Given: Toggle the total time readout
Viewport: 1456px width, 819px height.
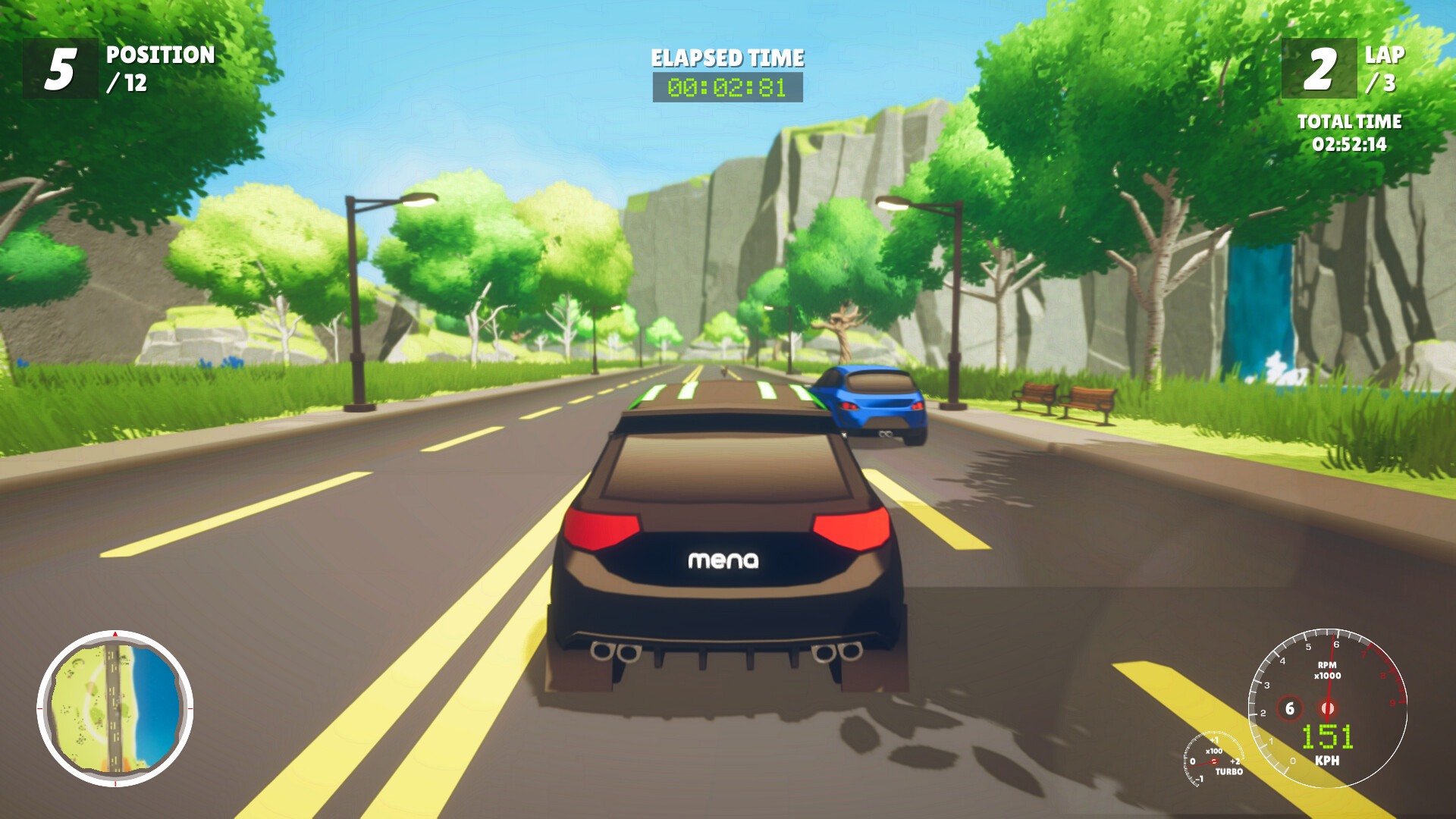Looking at the screenshot, I should pos(1350,143).
